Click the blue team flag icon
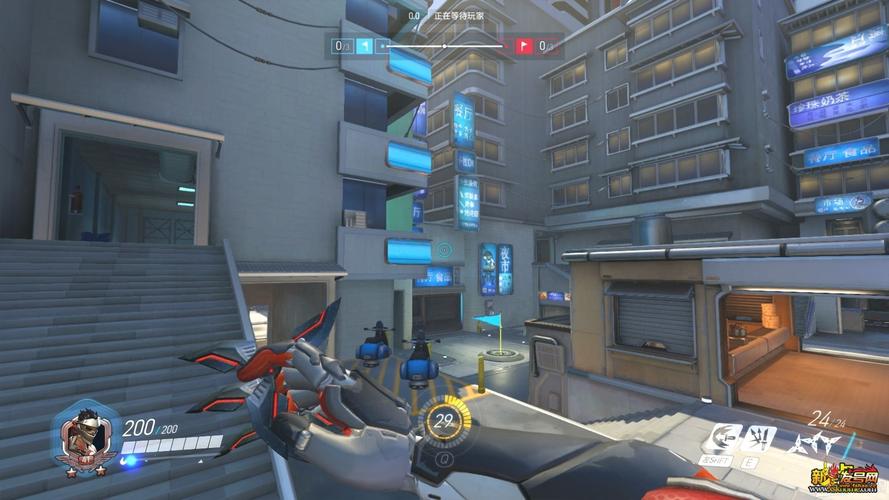 365,46
